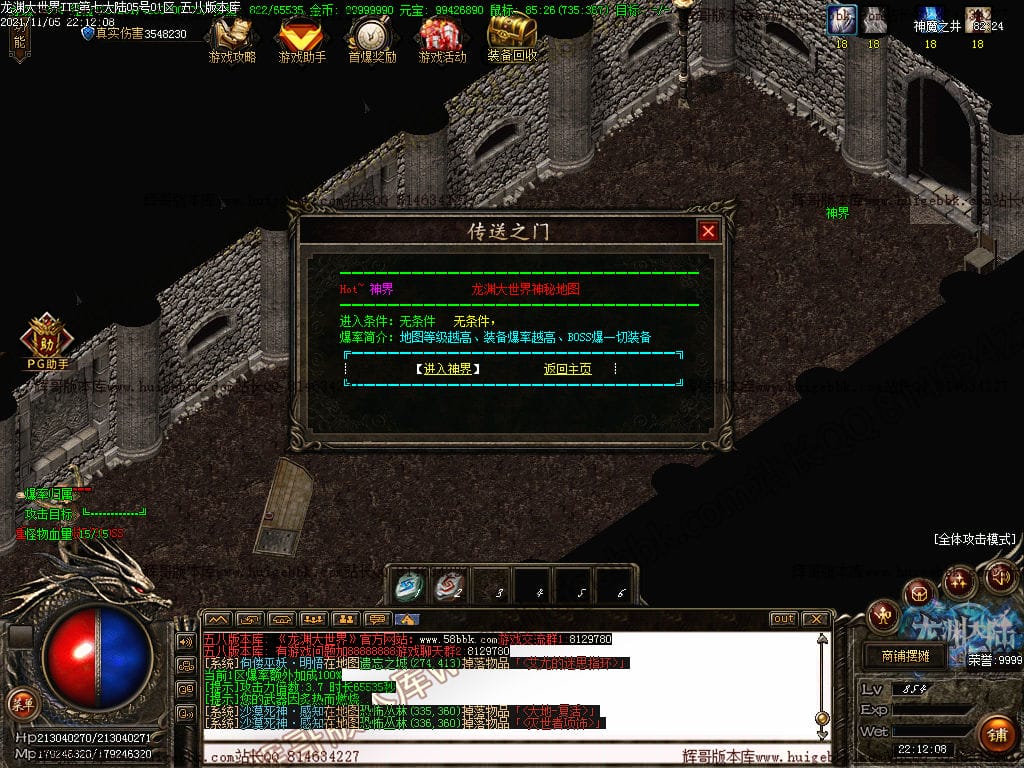Open the 商铺摆摊 stall button
The width and height of the screenshot is (1024, 768).
(x=905, y=656)
